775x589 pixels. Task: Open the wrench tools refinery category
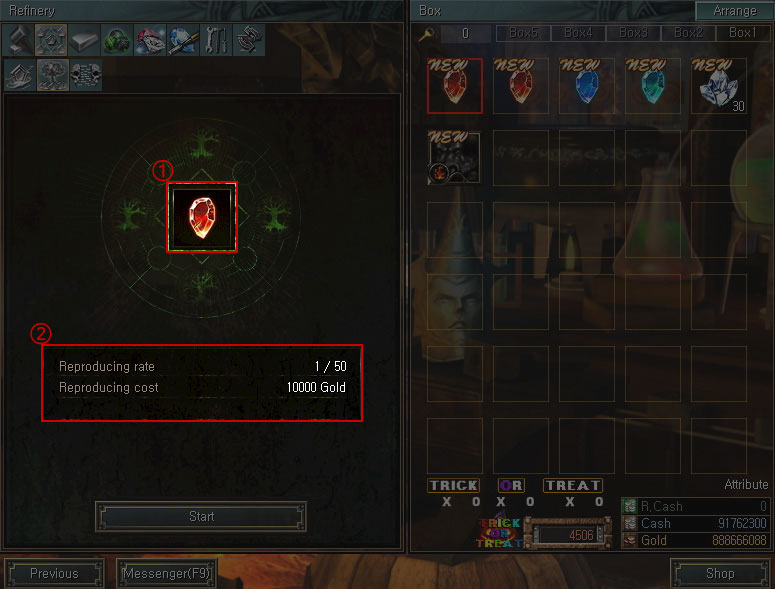click(x=215, y=40)
